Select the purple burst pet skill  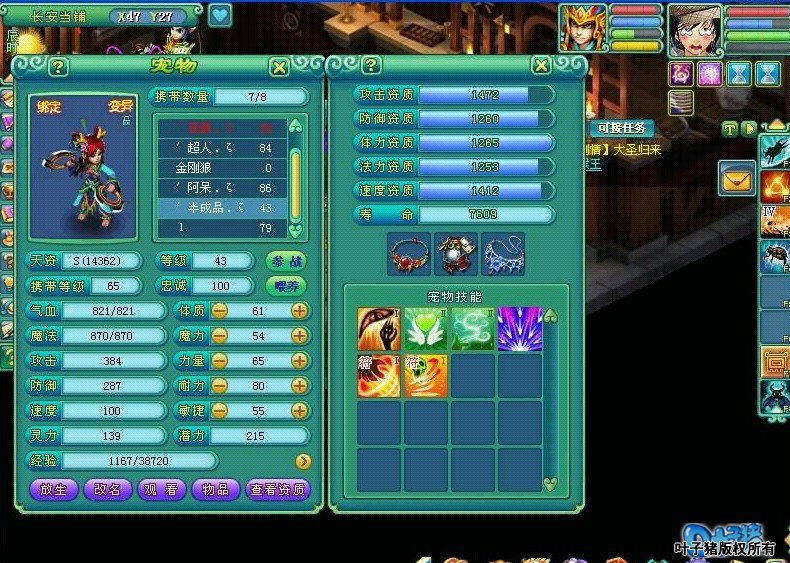tap(520, 328)
